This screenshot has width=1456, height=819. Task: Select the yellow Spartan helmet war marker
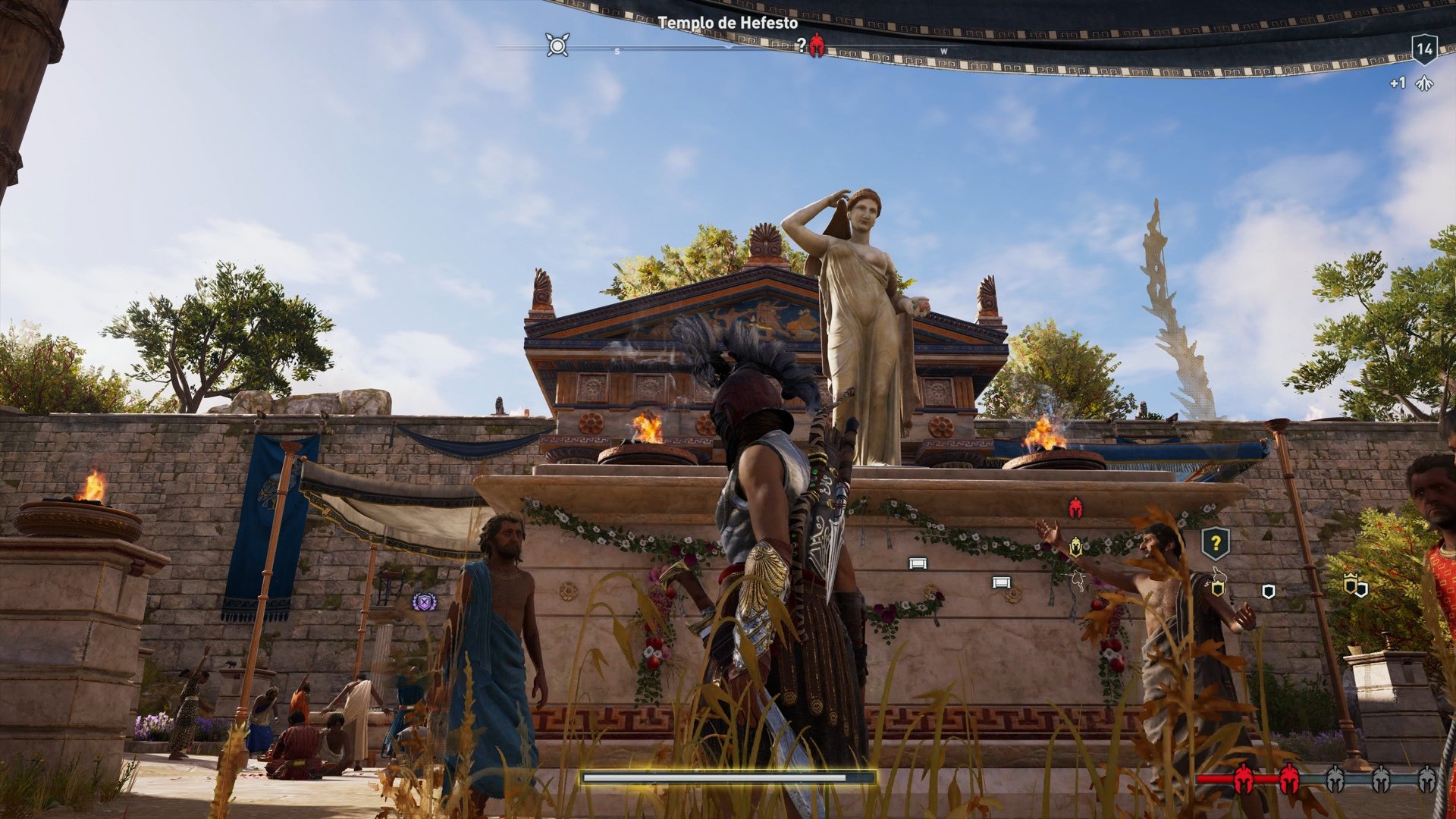tap(1075, 548)
